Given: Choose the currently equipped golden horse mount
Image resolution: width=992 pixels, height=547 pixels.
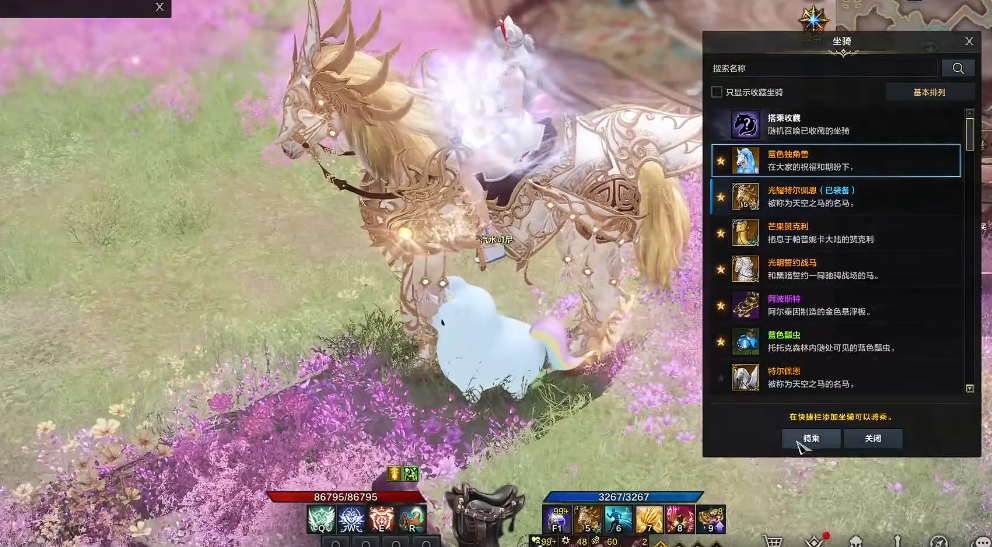Looking at the screenshot, I should pos(836,196).
